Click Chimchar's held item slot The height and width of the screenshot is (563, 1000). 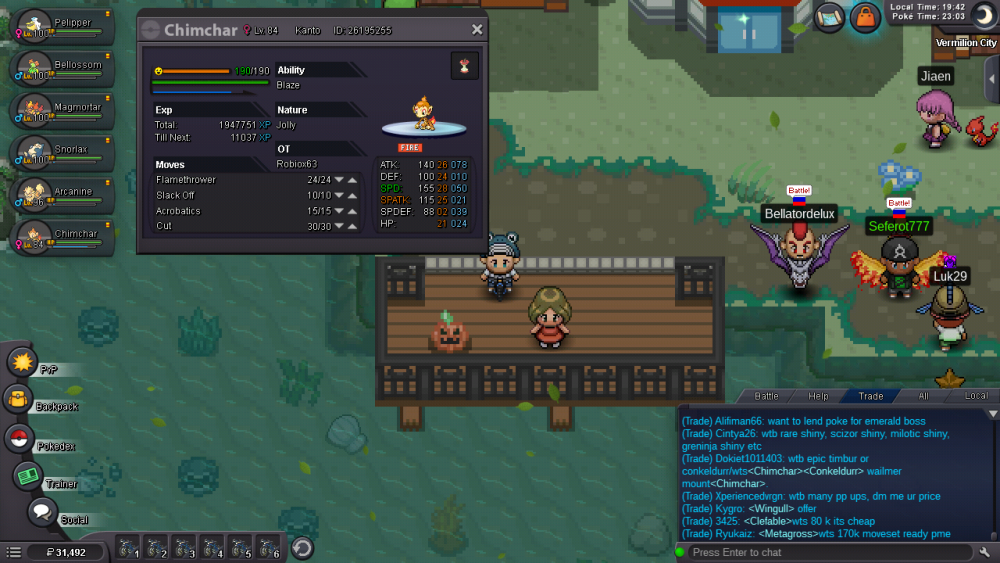click(x=464, y=66)
